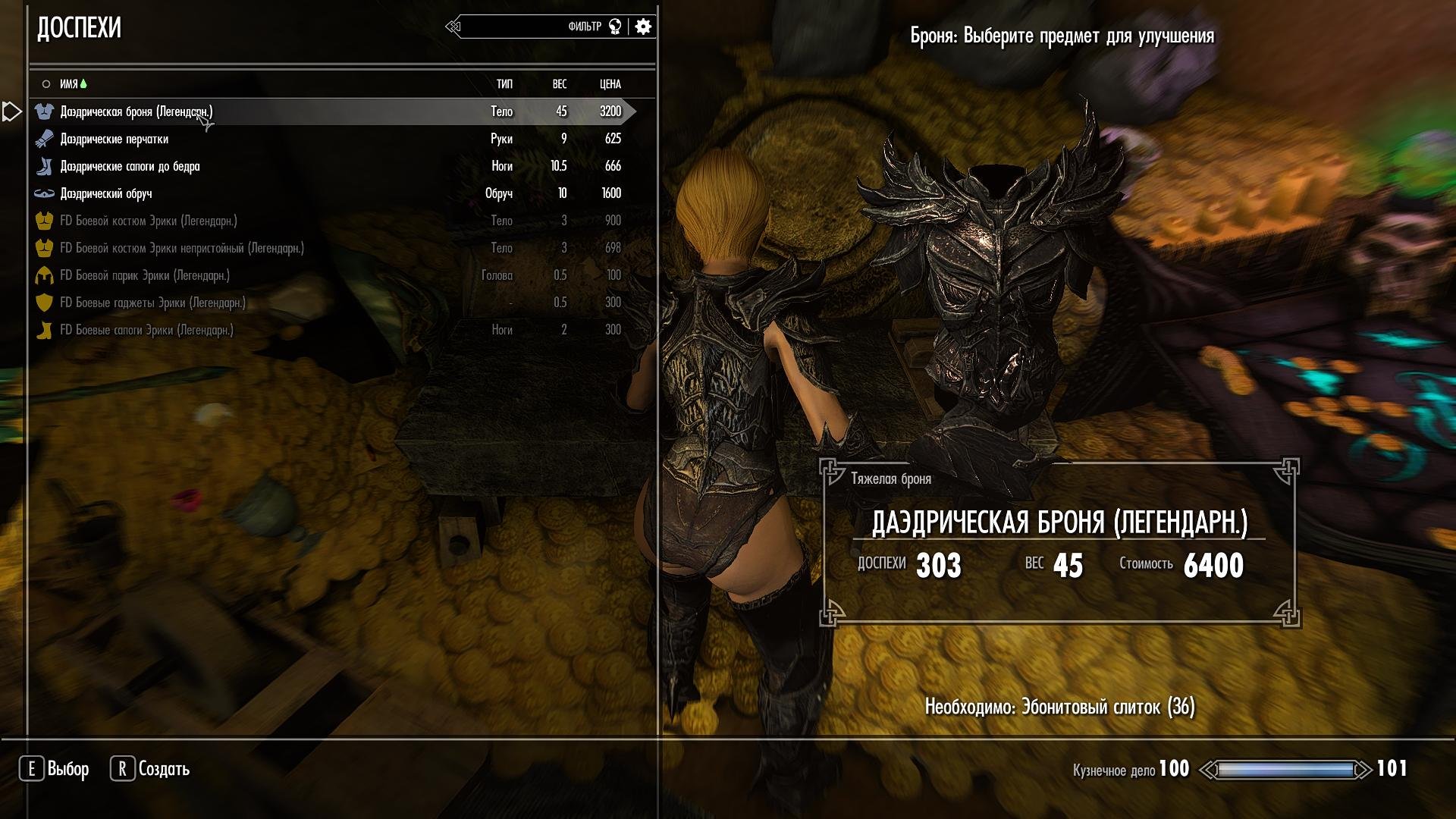Sort items by ВЕС column
Image resolution: width=1456 pixels, height=819 pixels.
coord(560,84)
